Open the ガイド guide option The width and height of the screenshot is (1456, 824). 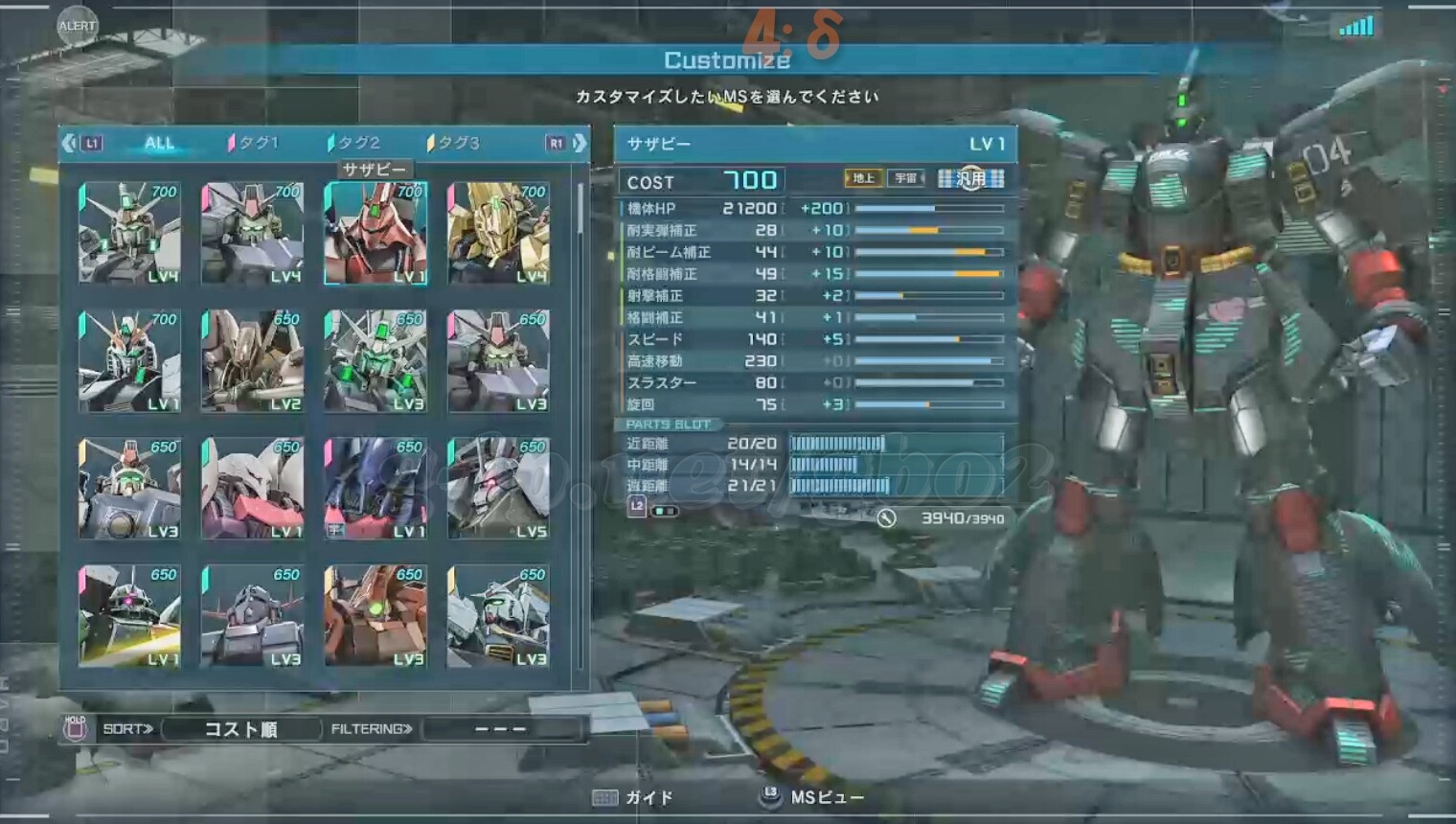click(x=634, y=797)
